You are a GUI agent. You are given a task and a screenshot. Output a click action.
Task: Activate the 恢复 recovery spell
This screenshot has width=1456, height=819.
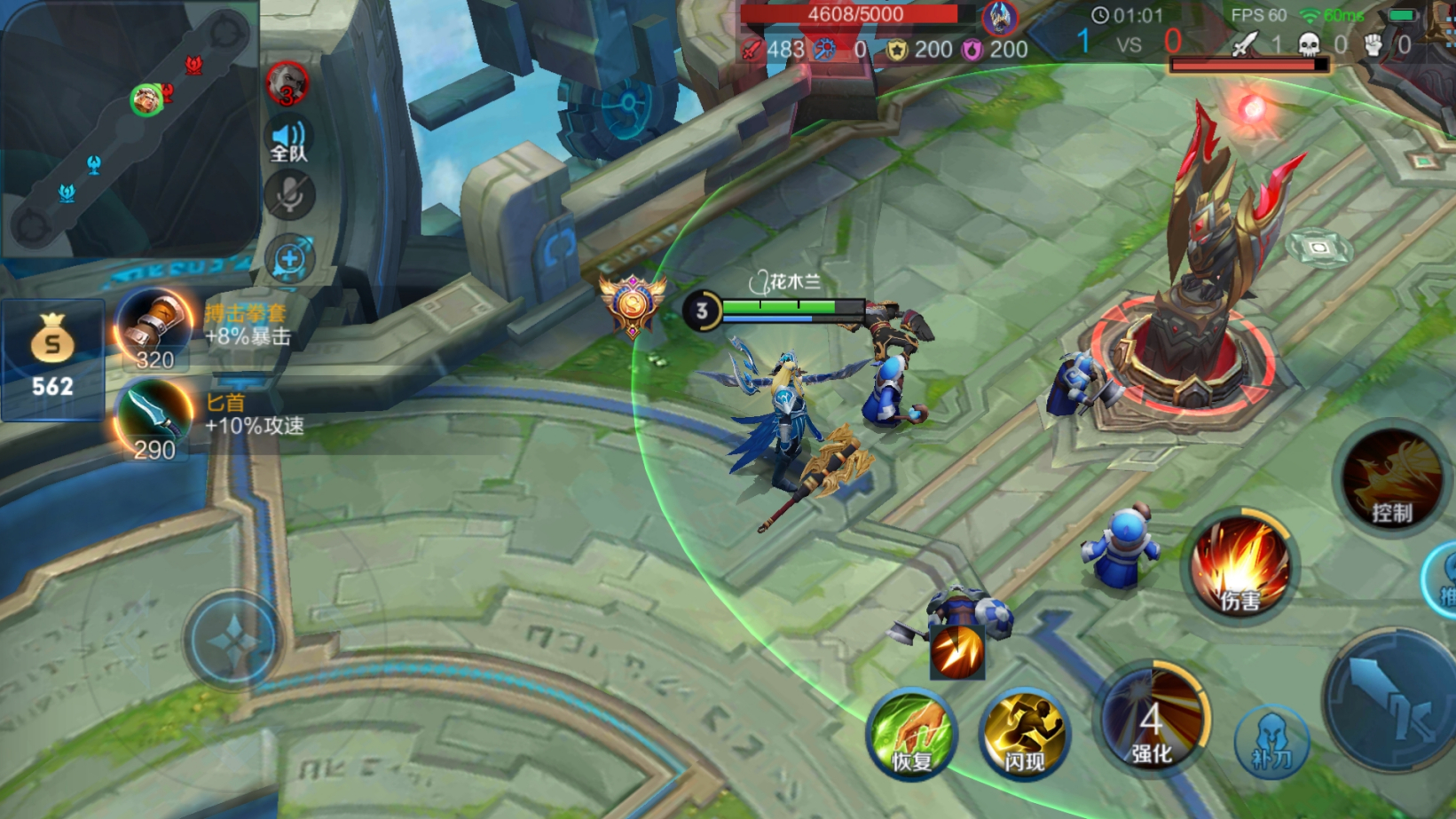[911, 735]
